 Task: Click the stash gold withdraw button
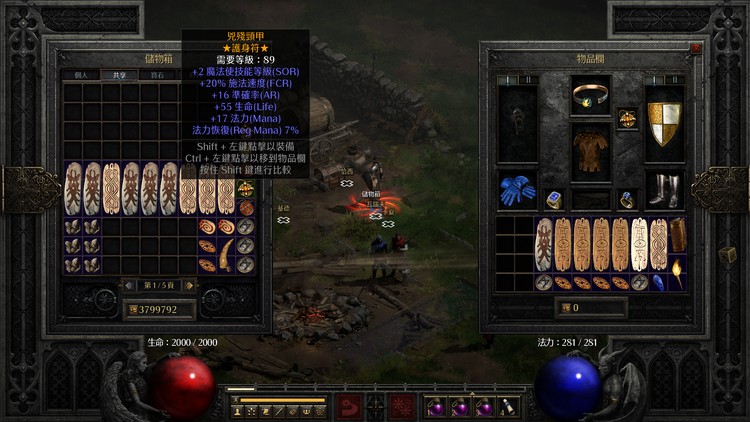coord(132,310)
